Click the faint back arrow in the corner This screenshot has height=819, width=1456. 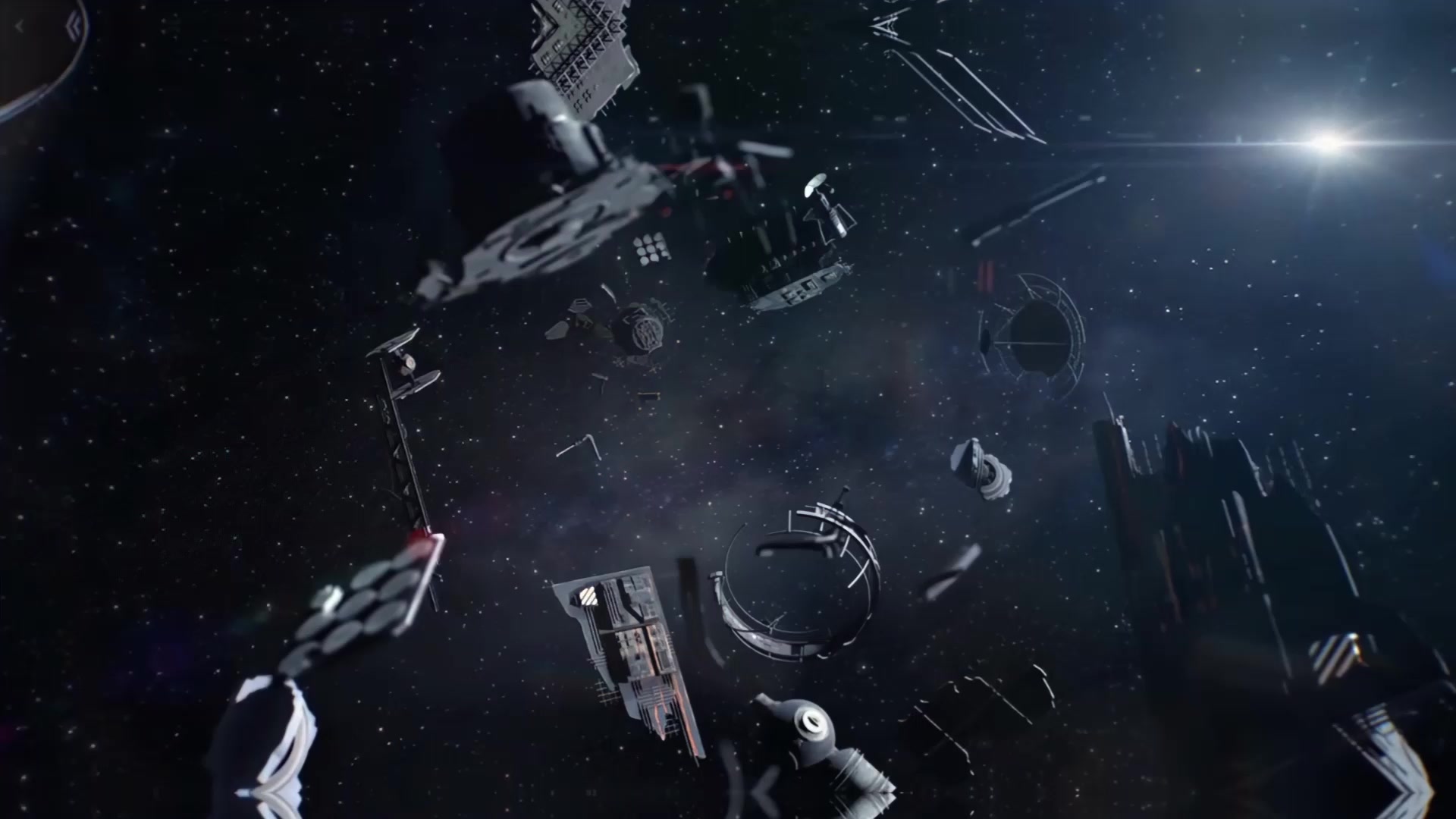tap(20, 27)
